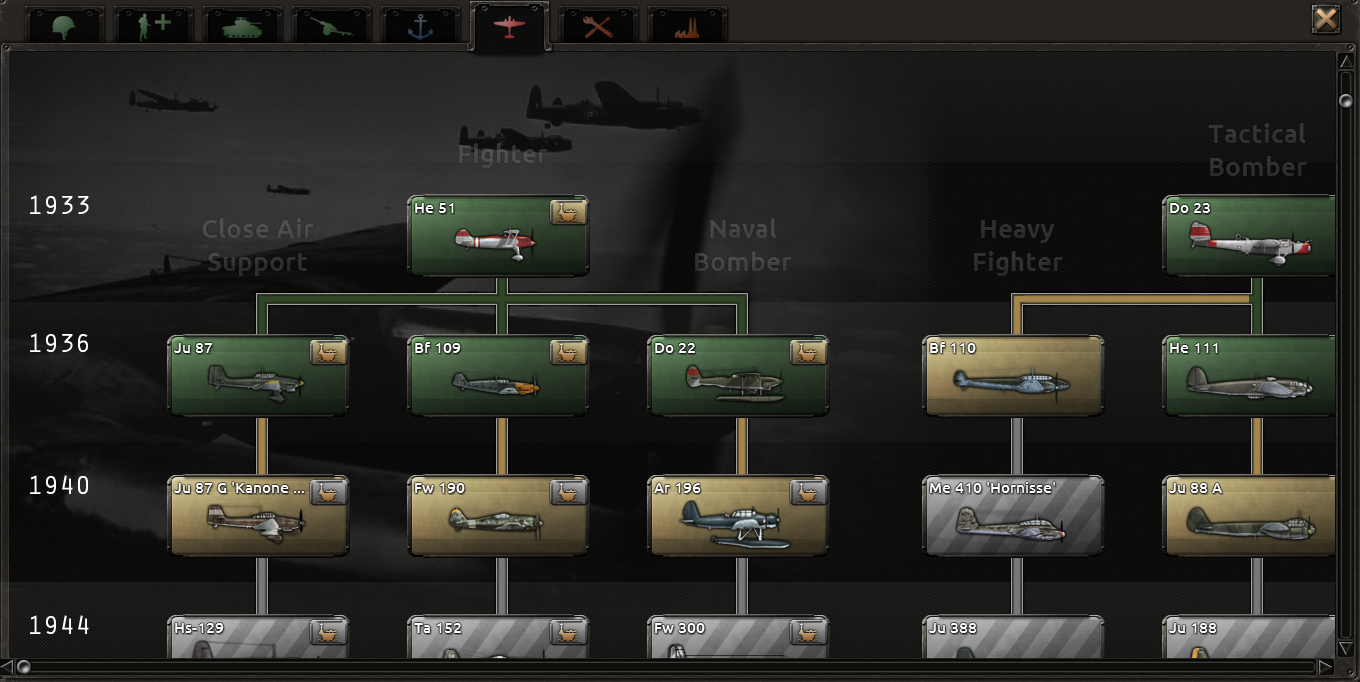The height and width of the screenshot is (682, 1360).
Task: Open the industry factory tab
Action: (687, 25)
